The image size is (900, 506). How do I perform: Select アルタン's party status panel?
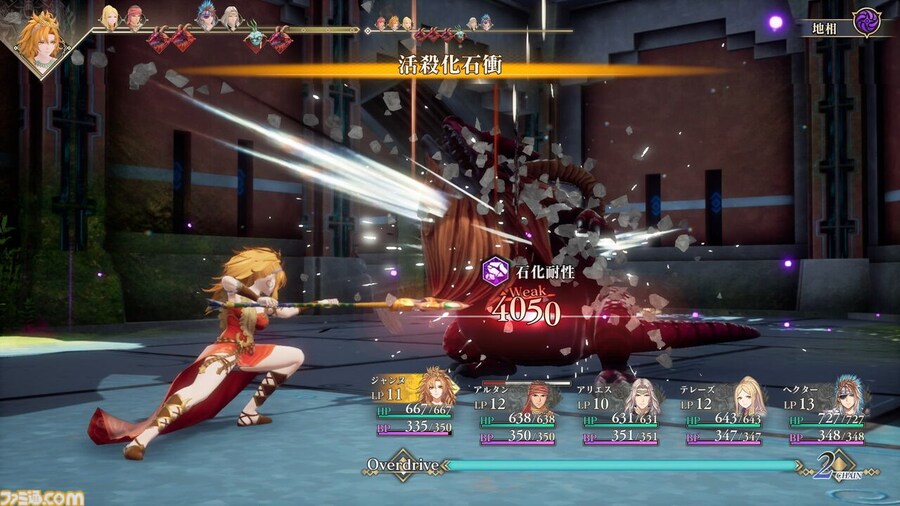click(522, 404)
